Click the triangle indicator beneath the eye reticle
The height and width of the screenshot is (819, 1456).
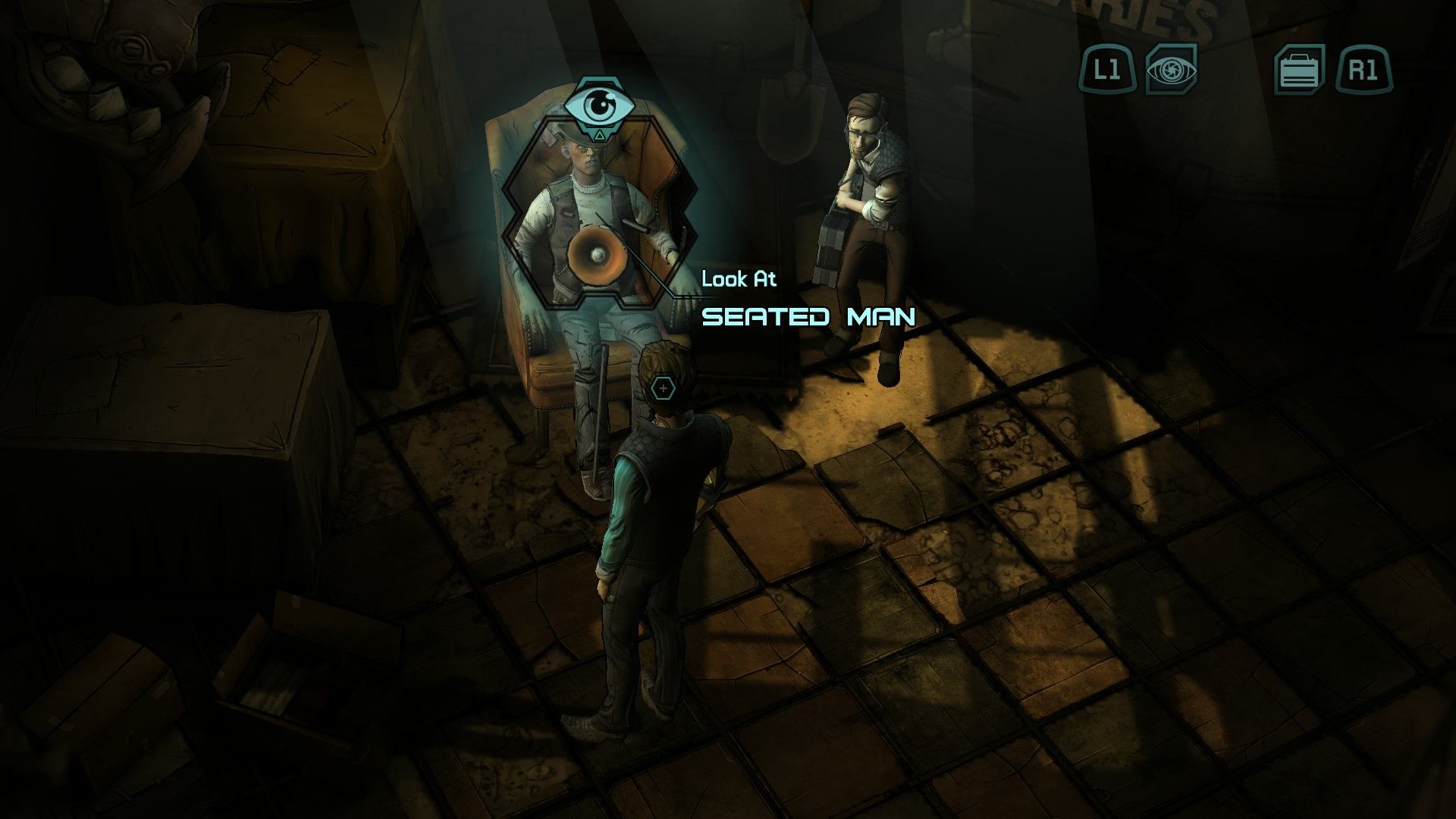pyautogui.click(x=599, y=133)
